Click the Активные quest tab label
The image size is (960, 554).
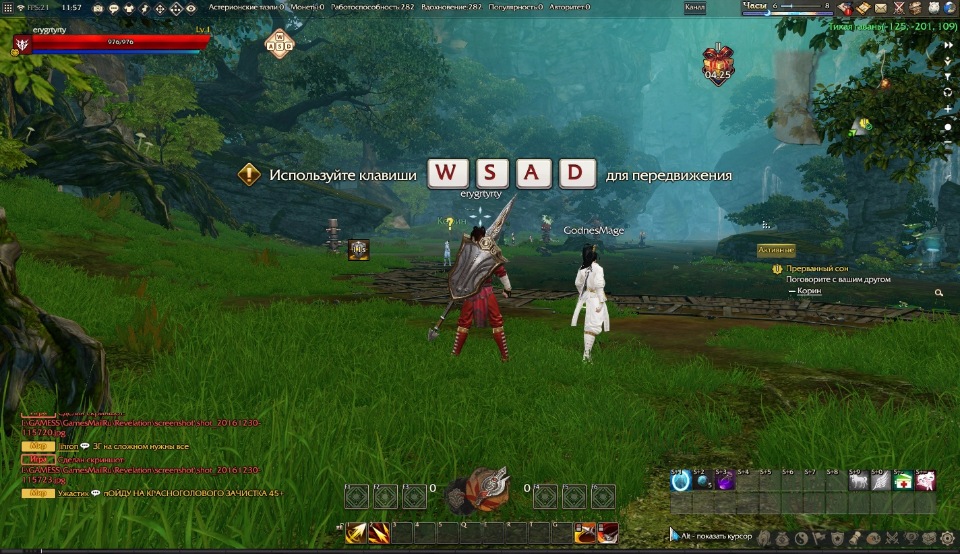775,250
